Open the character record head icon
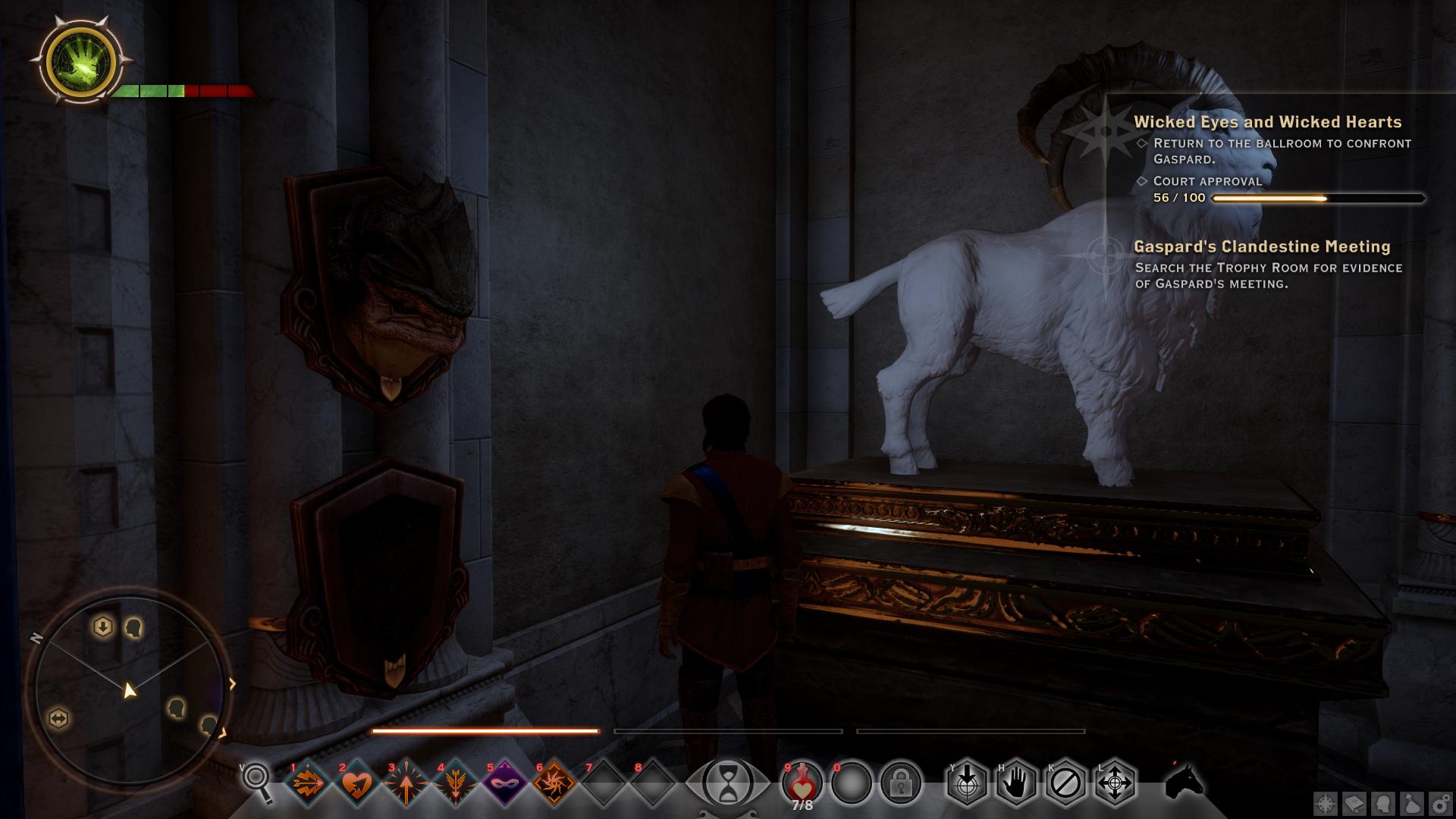This screenshot has width=1456, height=819. pos(1383,804)
